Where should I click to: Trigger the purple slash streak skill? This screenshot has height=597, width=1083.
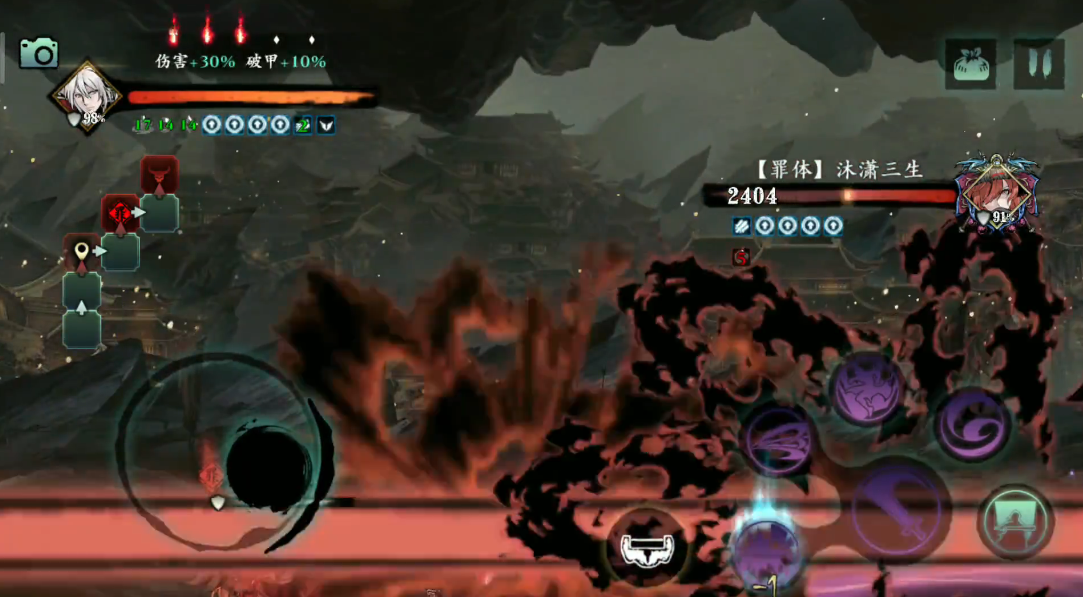778,440
